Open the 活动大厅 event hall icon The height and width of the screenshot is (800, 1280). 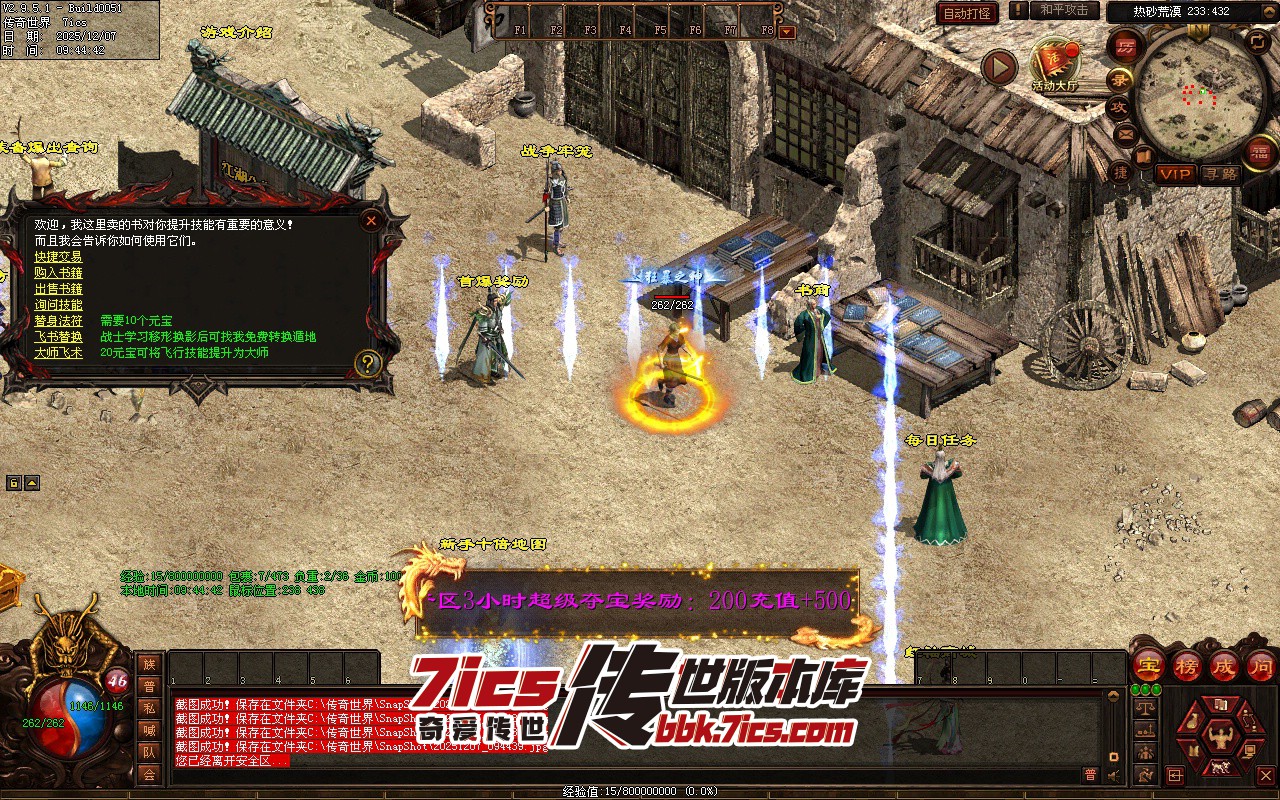click(x=1055, y=63)
